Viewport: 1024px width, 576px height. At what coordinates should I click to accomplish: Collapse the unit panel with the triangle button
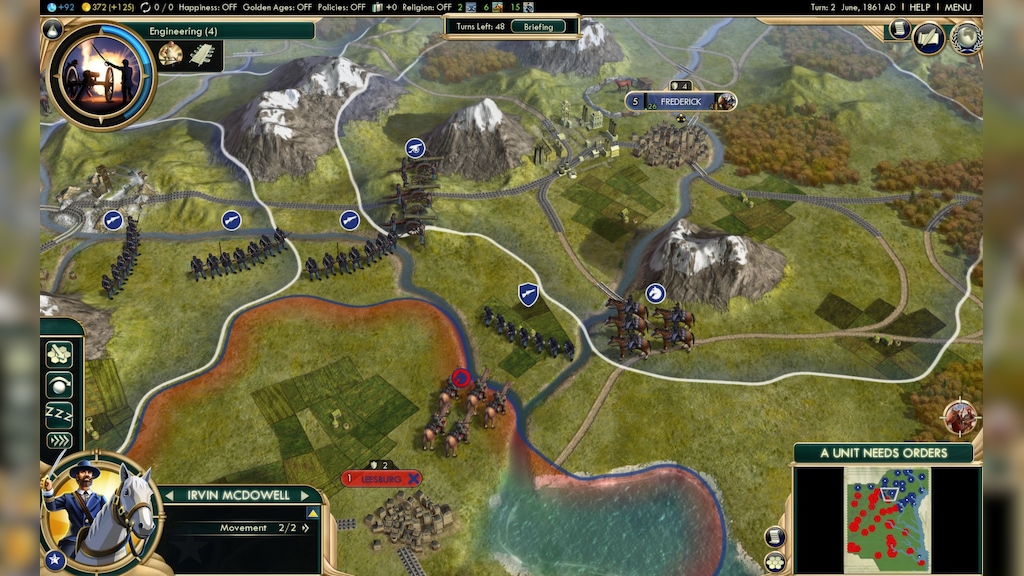(312, 513)
